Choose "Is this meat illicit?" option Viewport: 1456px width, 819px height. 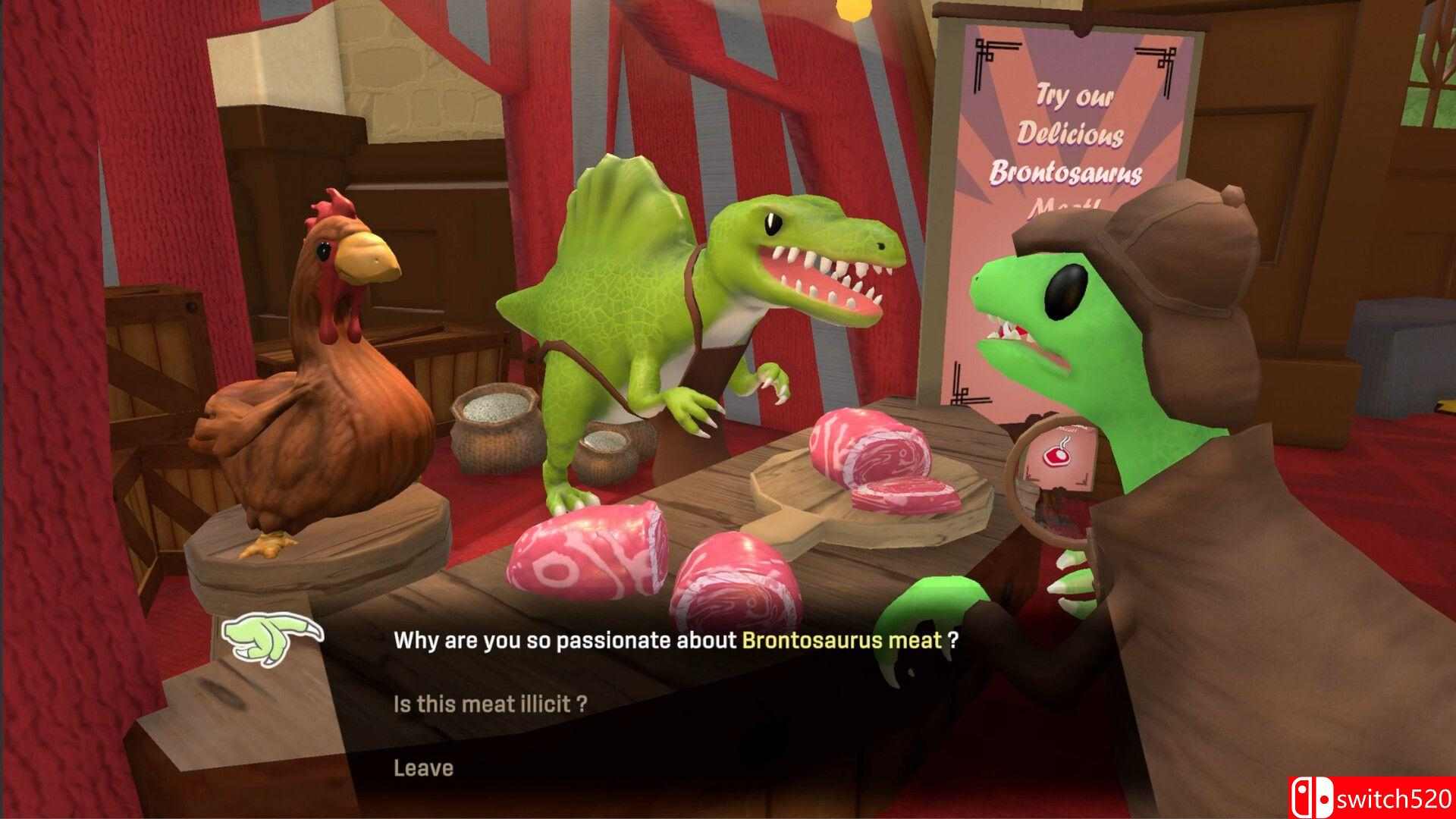click(x=490, y=704)
